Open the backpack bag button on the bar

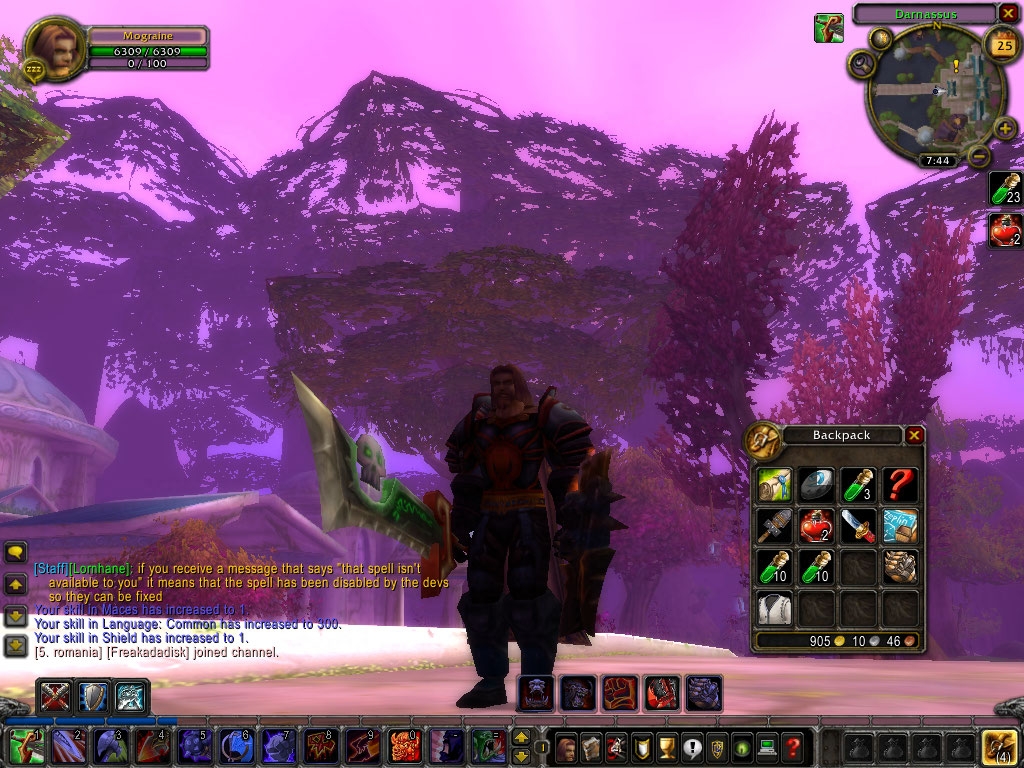[x=1000, y=746]
